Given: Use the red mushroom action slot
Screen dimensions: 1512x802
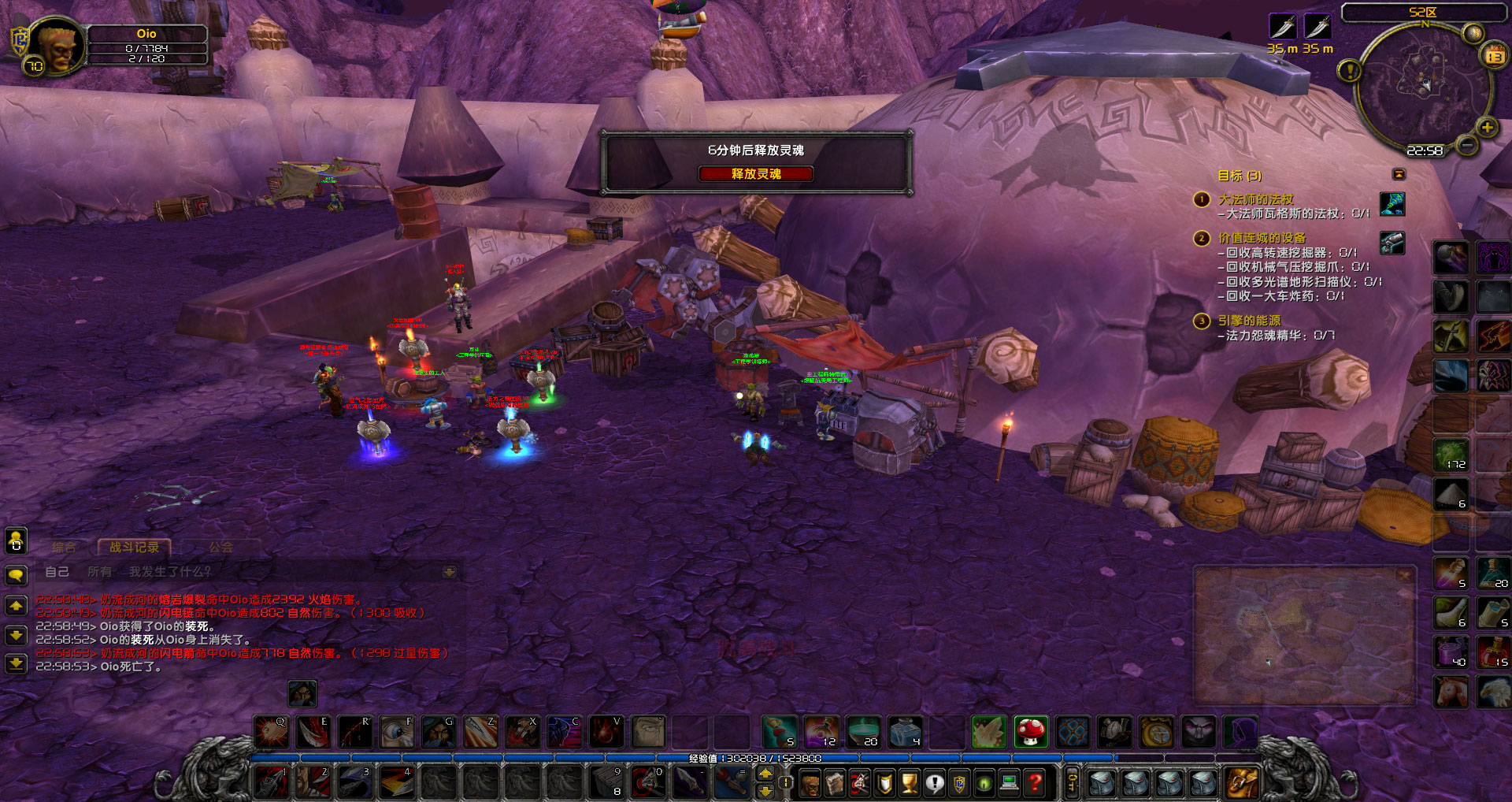Looking at the screenshot, I should click(x=1030, y=732).
